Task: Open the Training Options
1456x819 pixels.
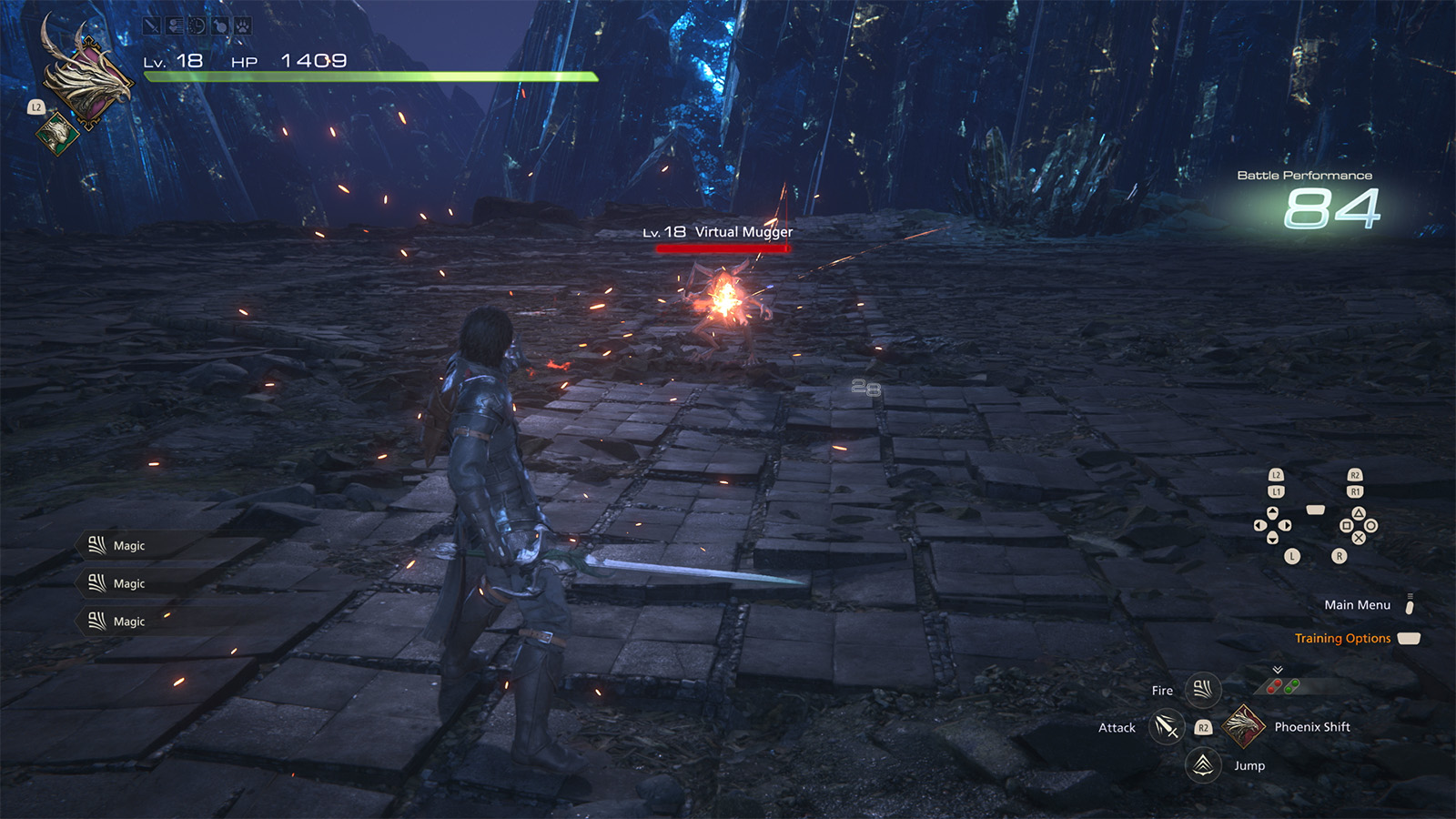Action: (x=1343, y=639)
